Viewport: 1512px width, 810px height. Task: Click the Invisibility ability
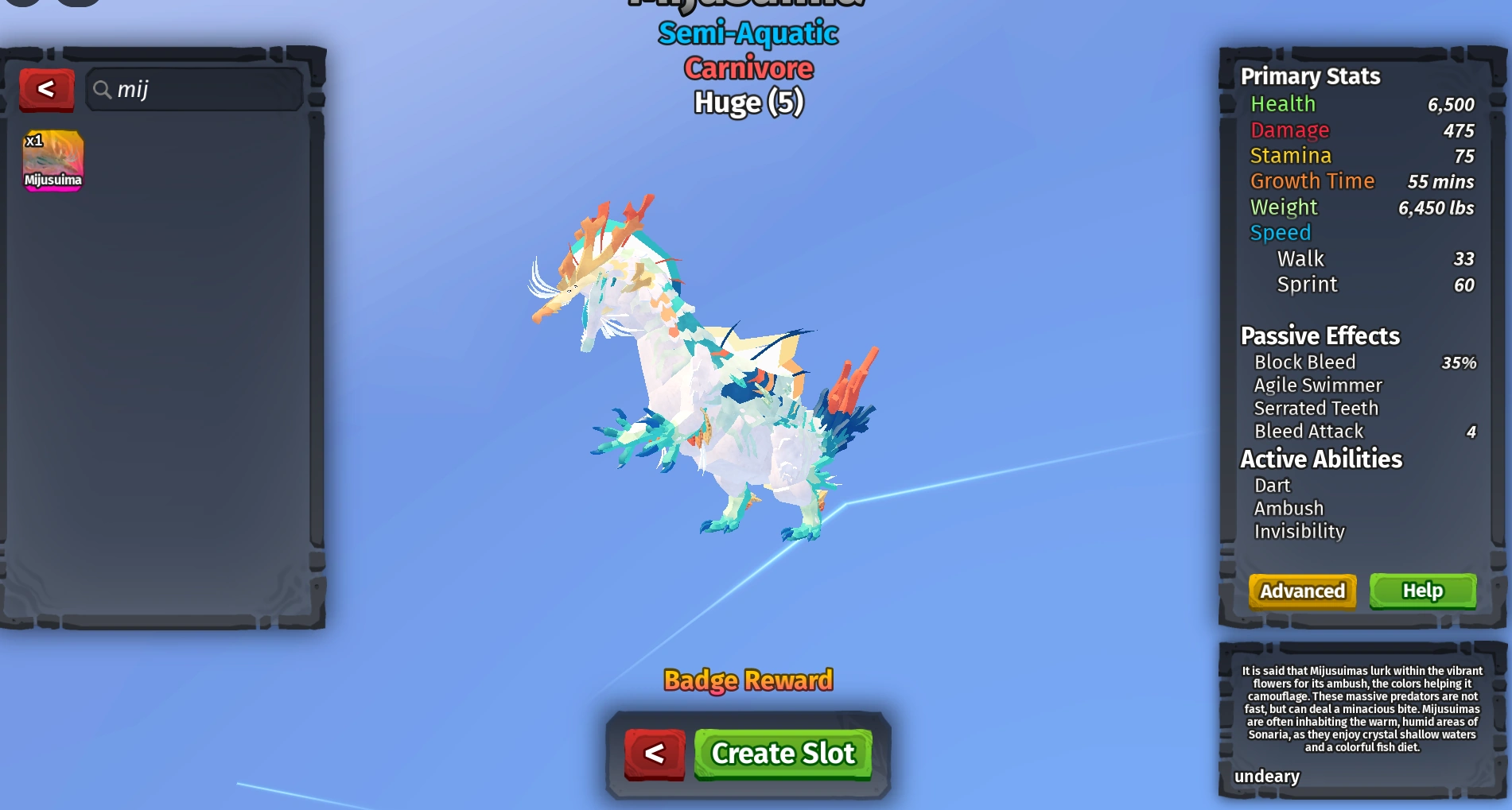click(1299, 531)
